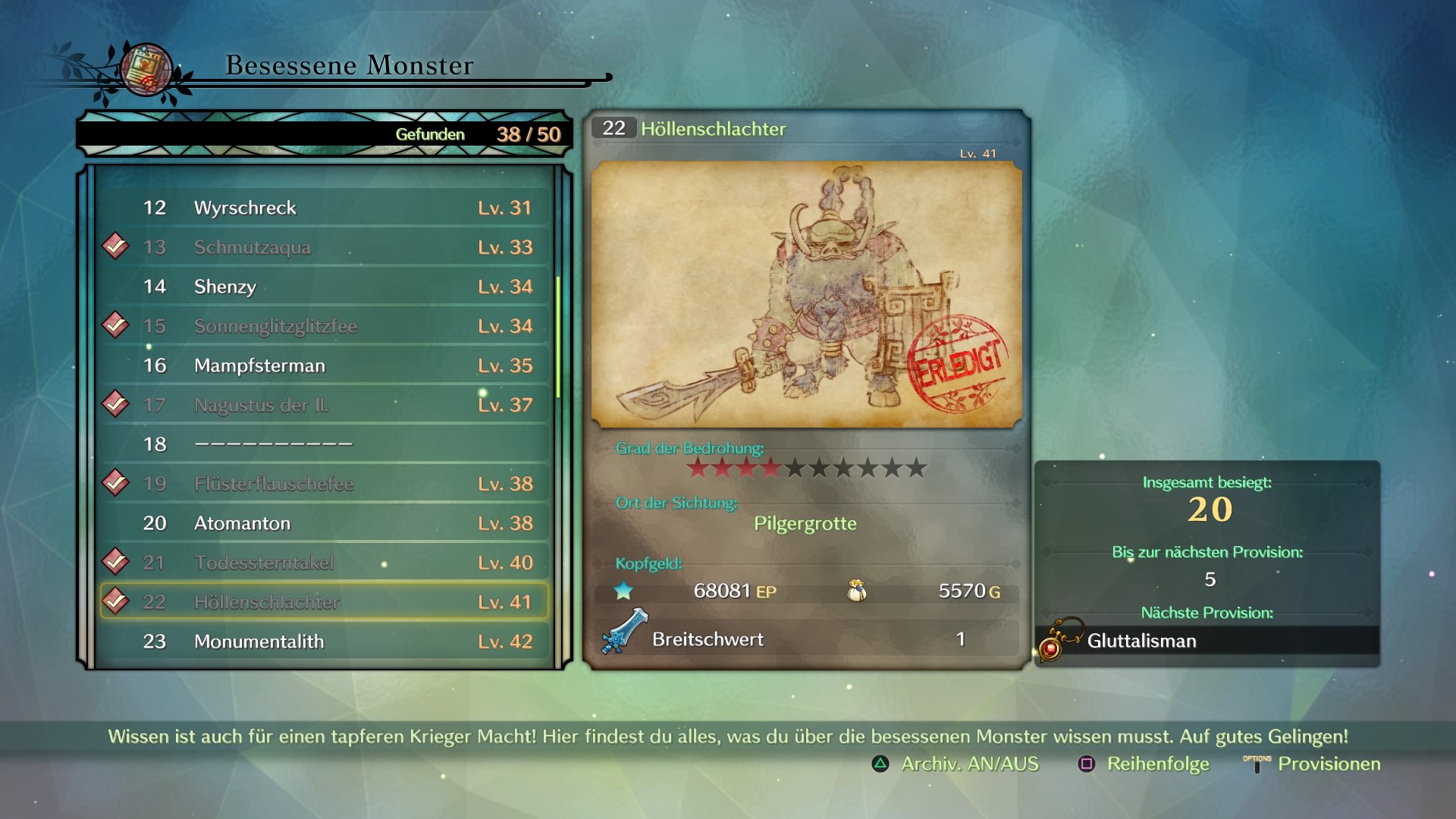Click the Höllenschlachter wanted poster image
Image resolution: width=1456 pixels, height=819 pixels.
click(x=806, y=294)
